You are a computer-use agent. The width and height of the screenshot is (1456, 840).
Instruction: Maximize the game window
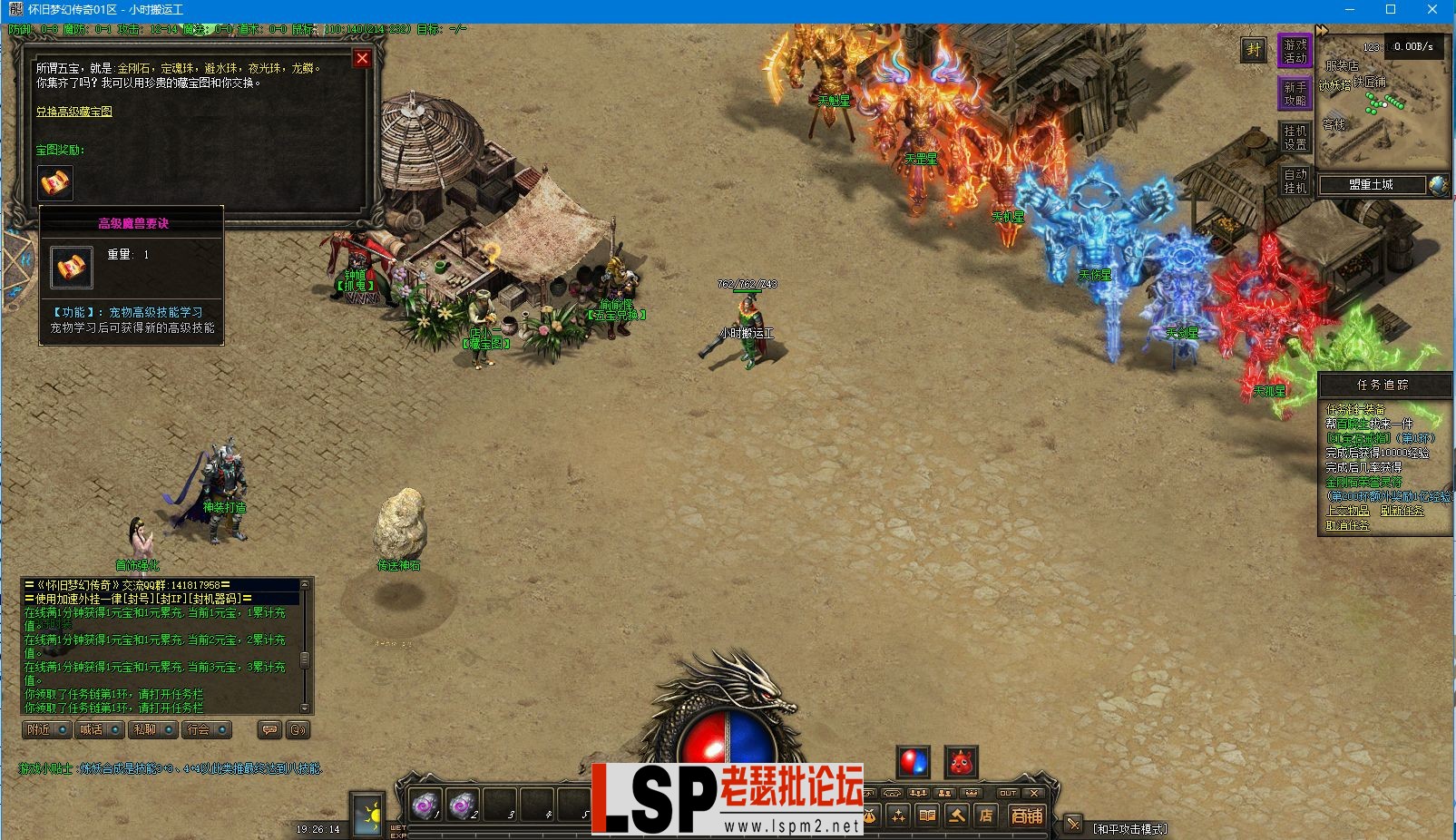click(1391, 10)
